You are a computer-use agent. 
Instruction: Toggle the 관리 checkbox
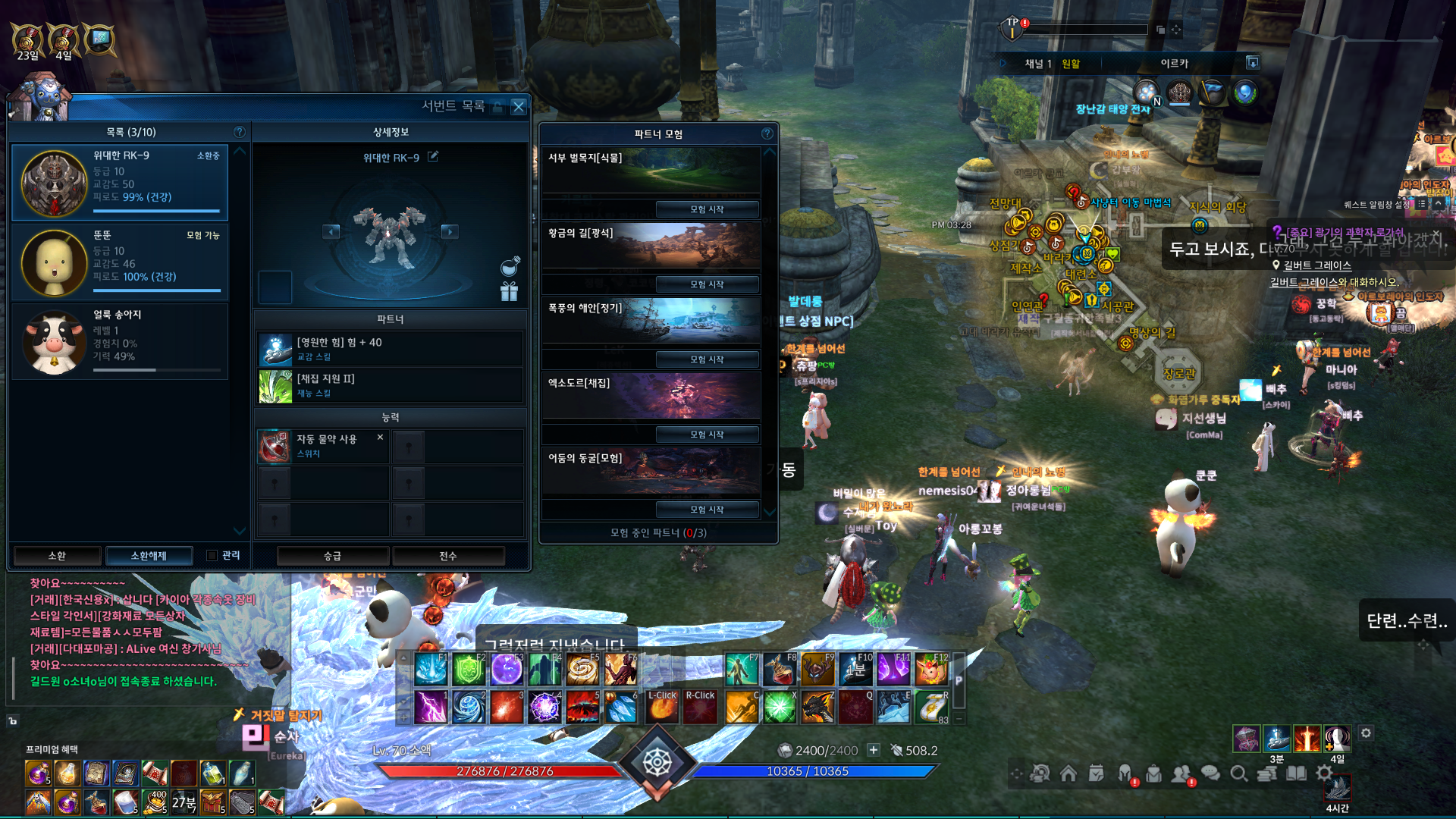pos(212,556)
